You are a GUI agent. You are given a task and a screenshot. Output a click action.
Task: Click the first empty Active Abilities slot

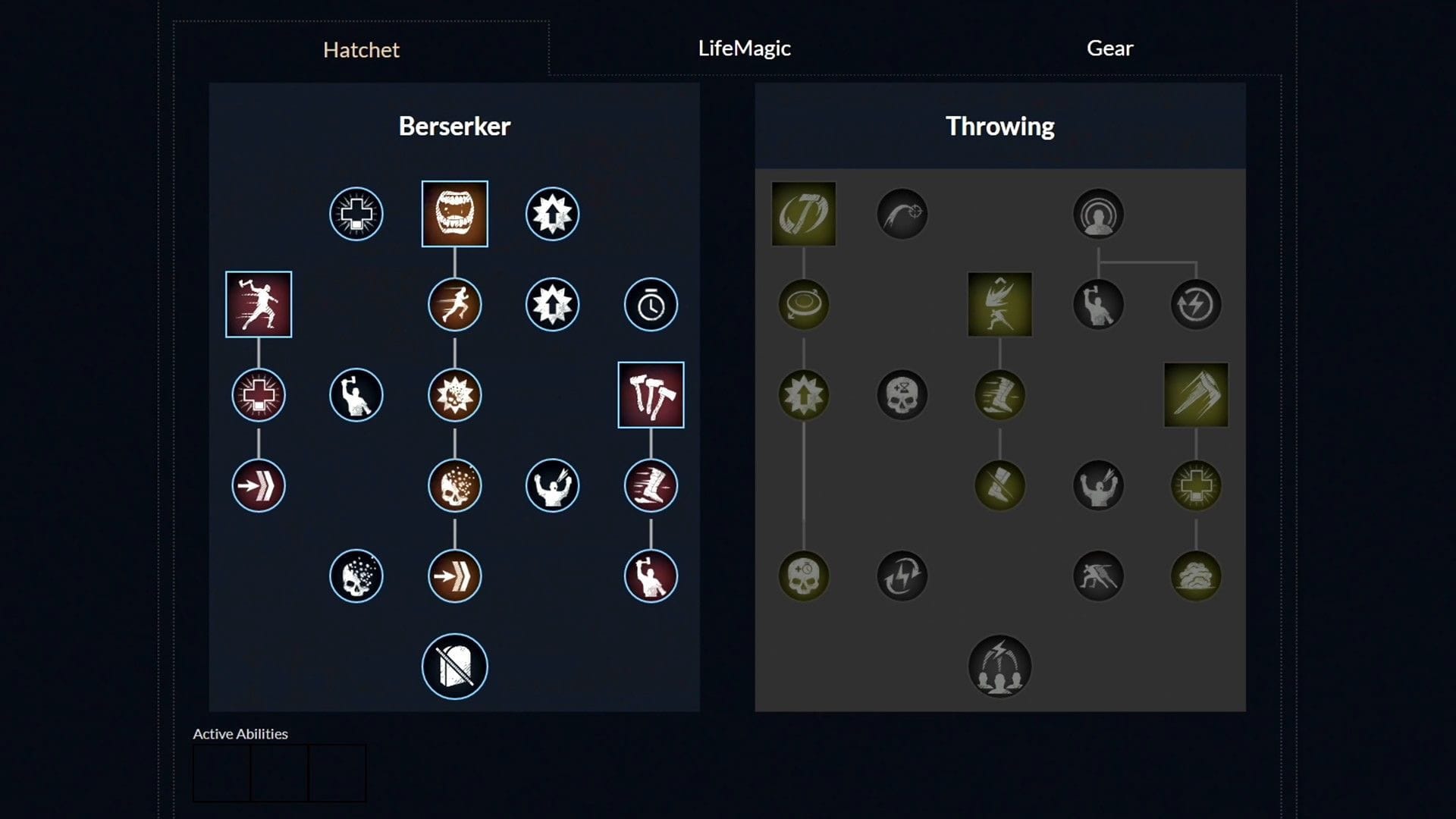(x=221, y=772)
